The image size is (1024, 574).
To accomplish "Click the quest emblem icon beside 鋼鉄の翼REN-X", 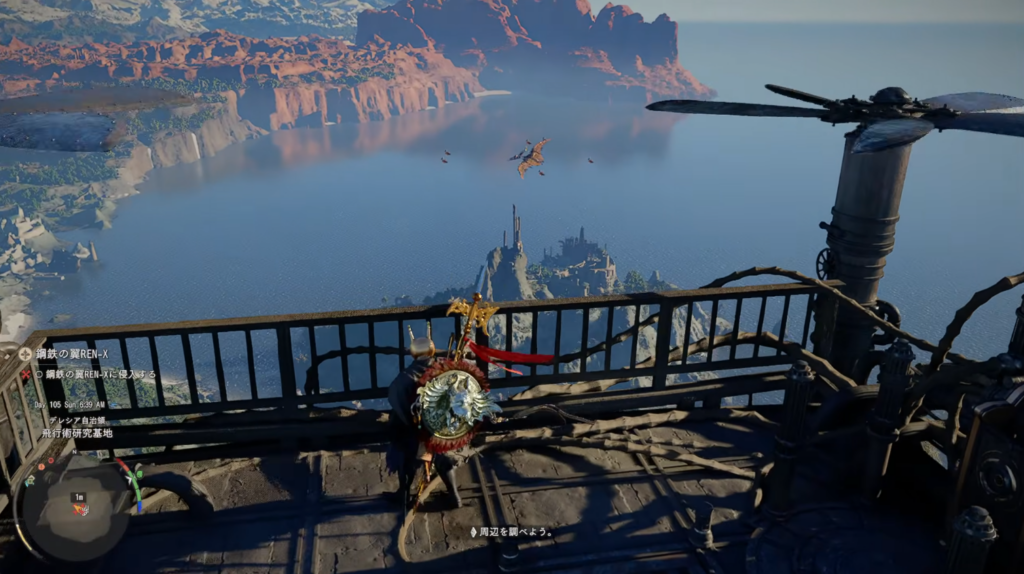I will point(25,354).
